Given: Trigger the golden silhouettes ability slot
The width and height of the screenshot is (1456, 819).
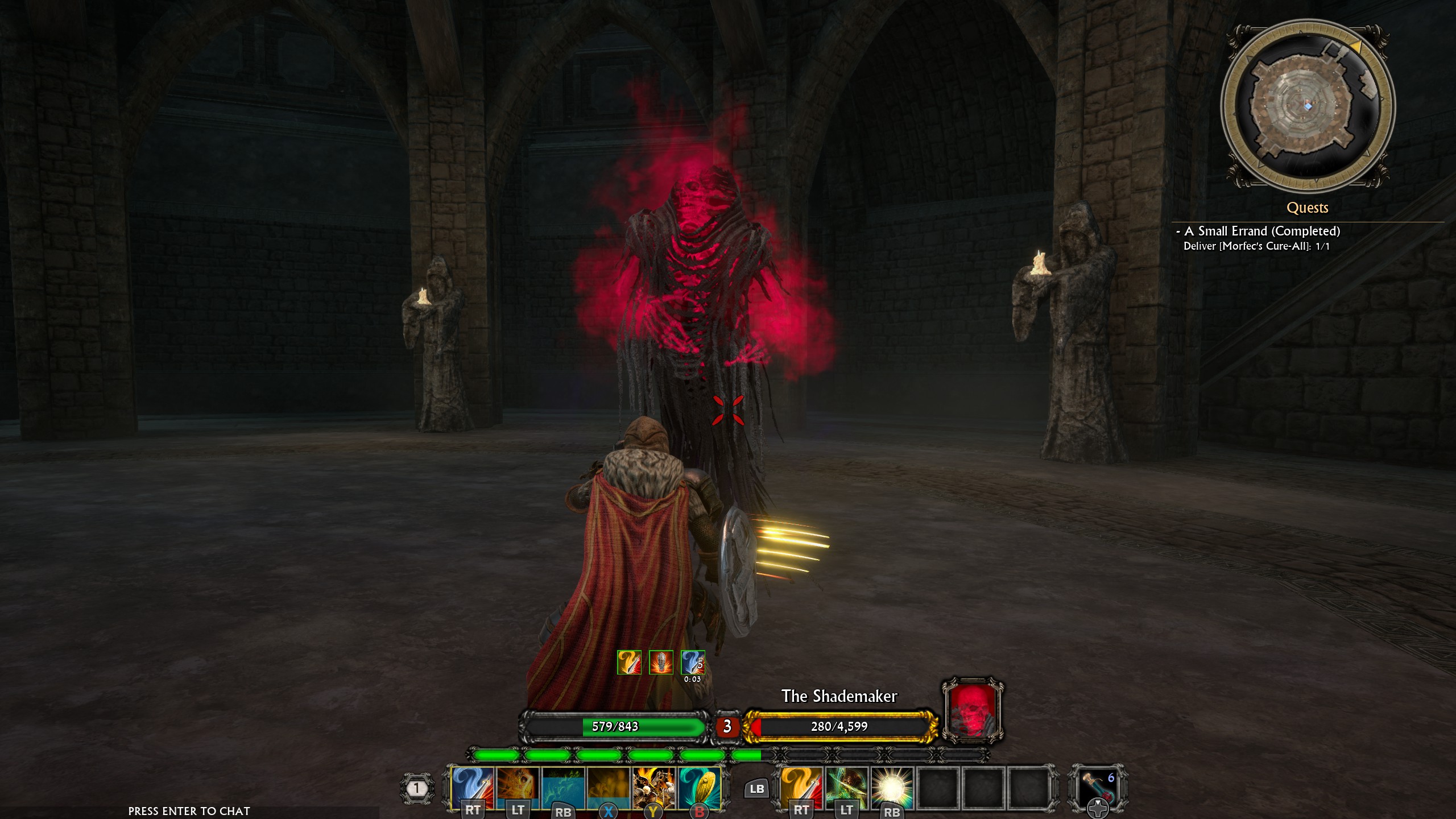Looking at the screenshot, I should [x=609, y=787].
